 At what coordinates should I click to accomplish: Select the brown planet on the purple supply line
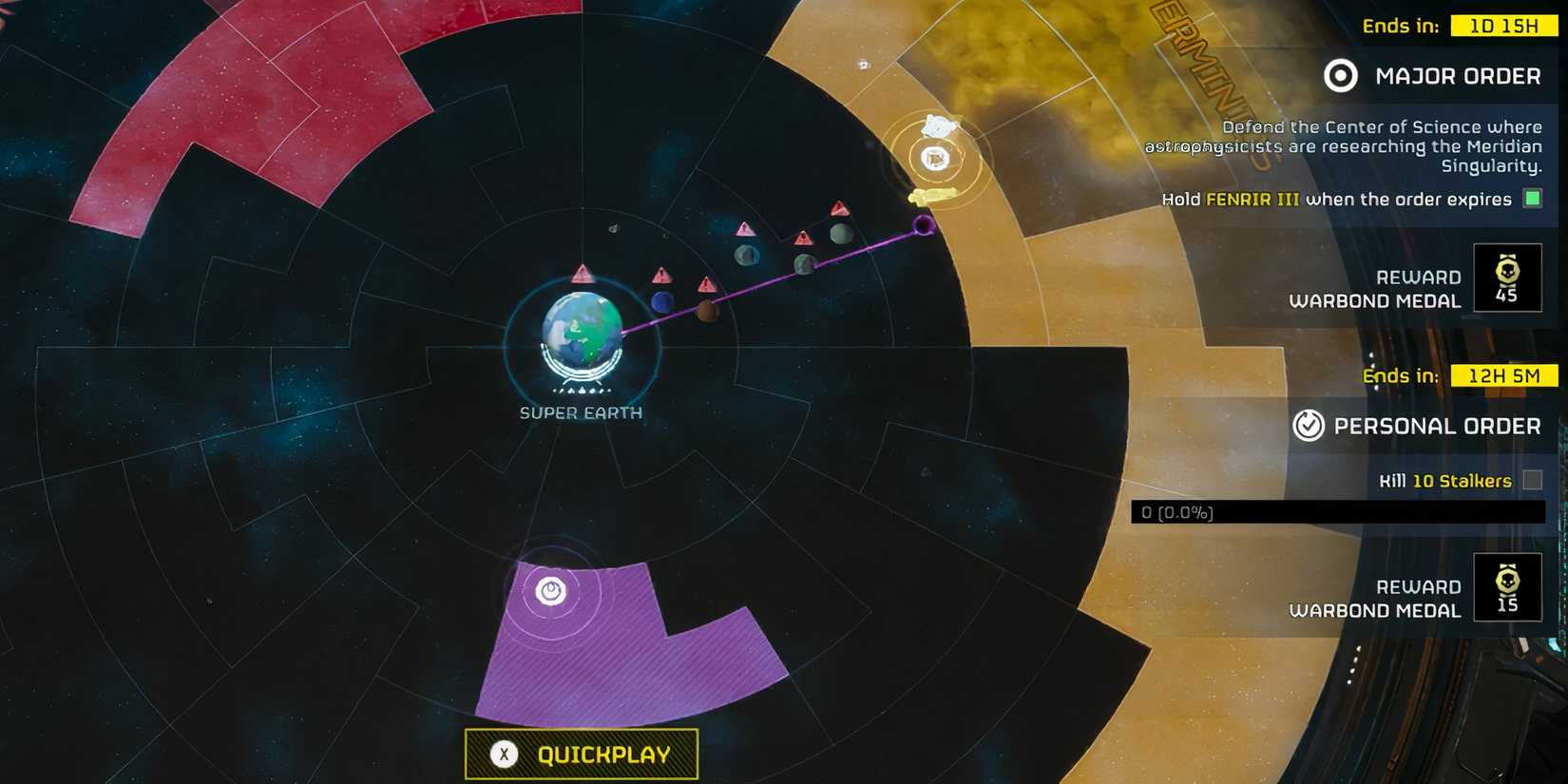[x=708, y=309]
